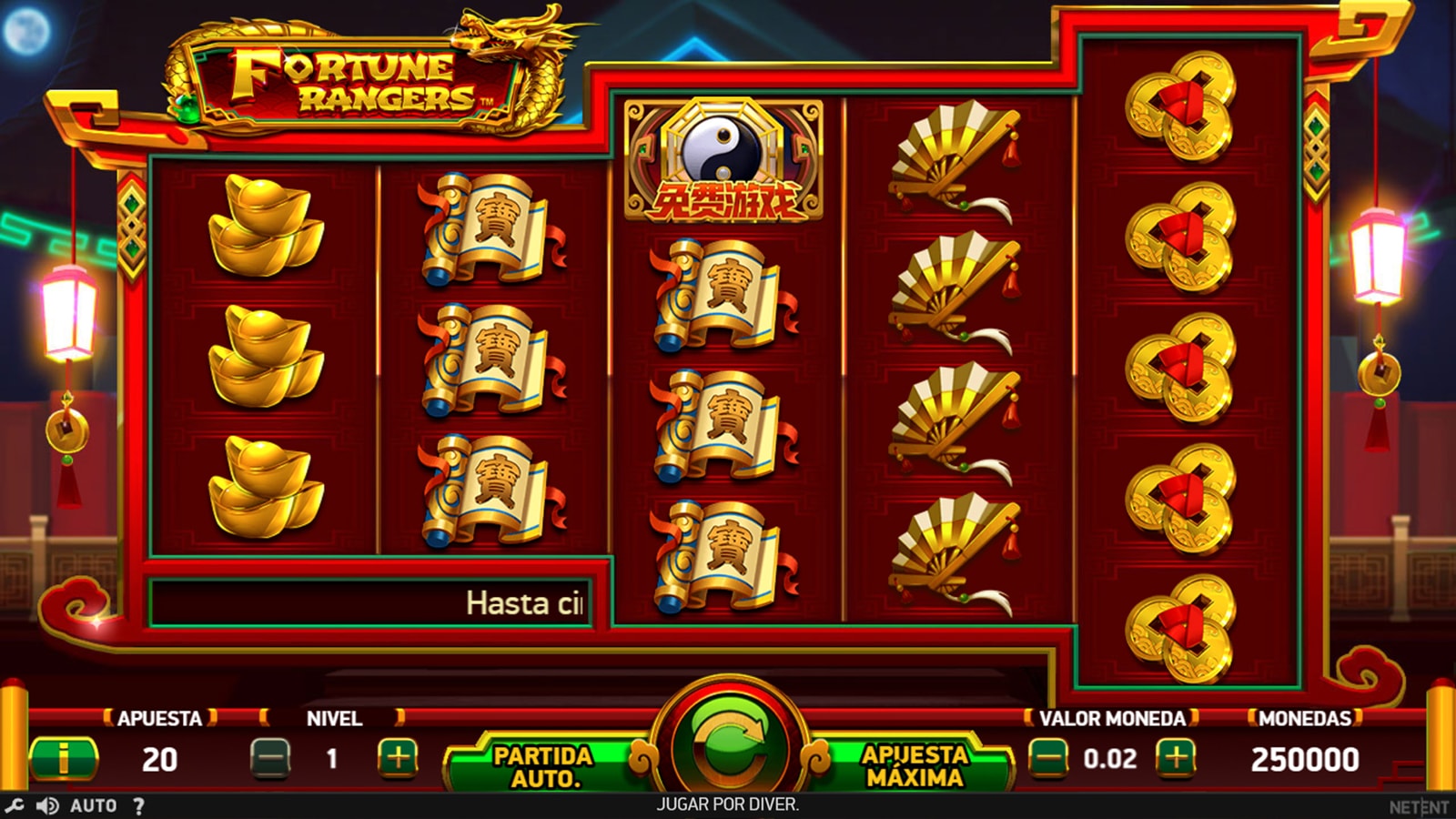Toggle the speaker sound icon
This screenshot has width=1456, height=819.
[x=47, y=805]
